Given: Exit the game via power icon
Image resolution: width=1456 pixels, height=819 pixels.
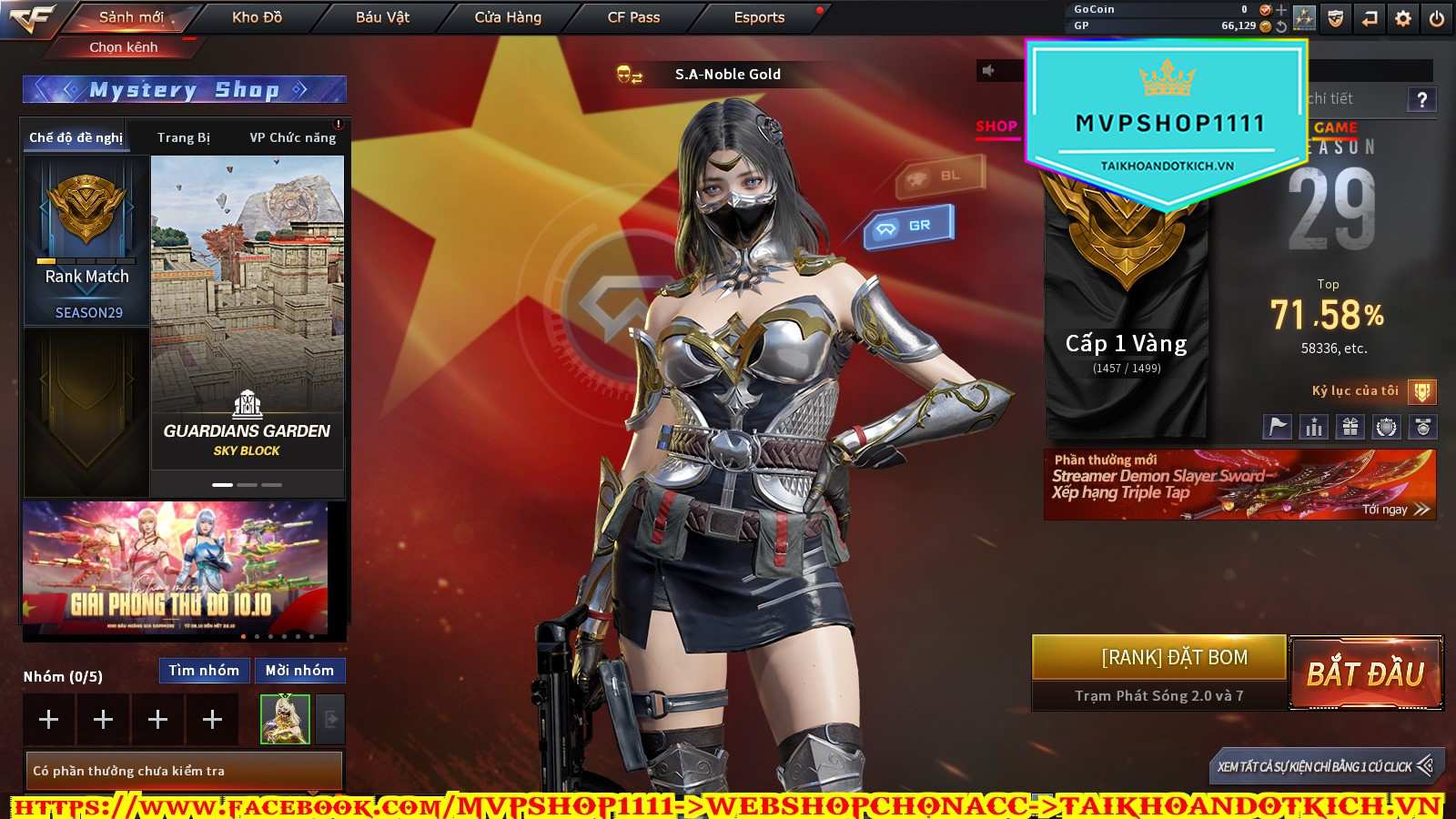Looking at the screenshot, I should 1437,18.
